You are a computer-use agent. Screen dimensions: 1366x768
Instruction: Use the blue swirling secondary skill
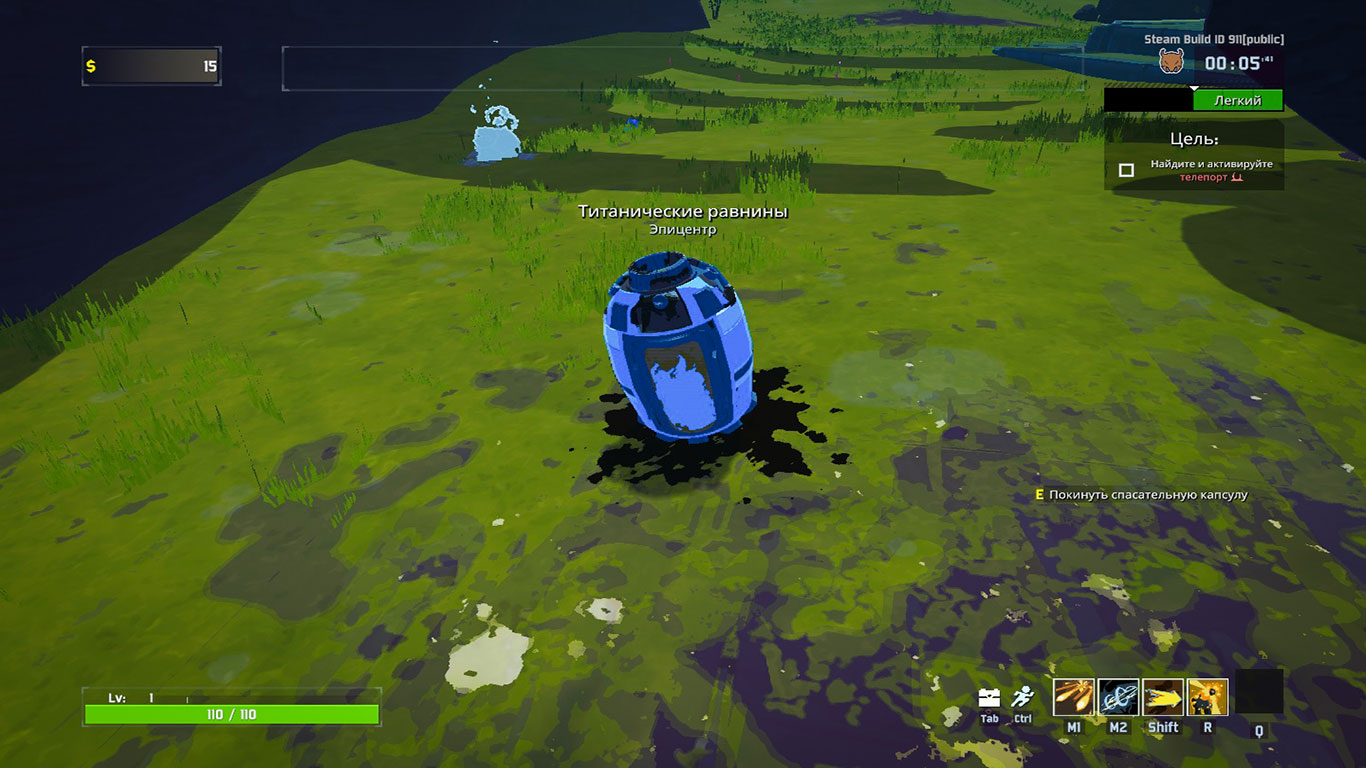pos(1118,697)
